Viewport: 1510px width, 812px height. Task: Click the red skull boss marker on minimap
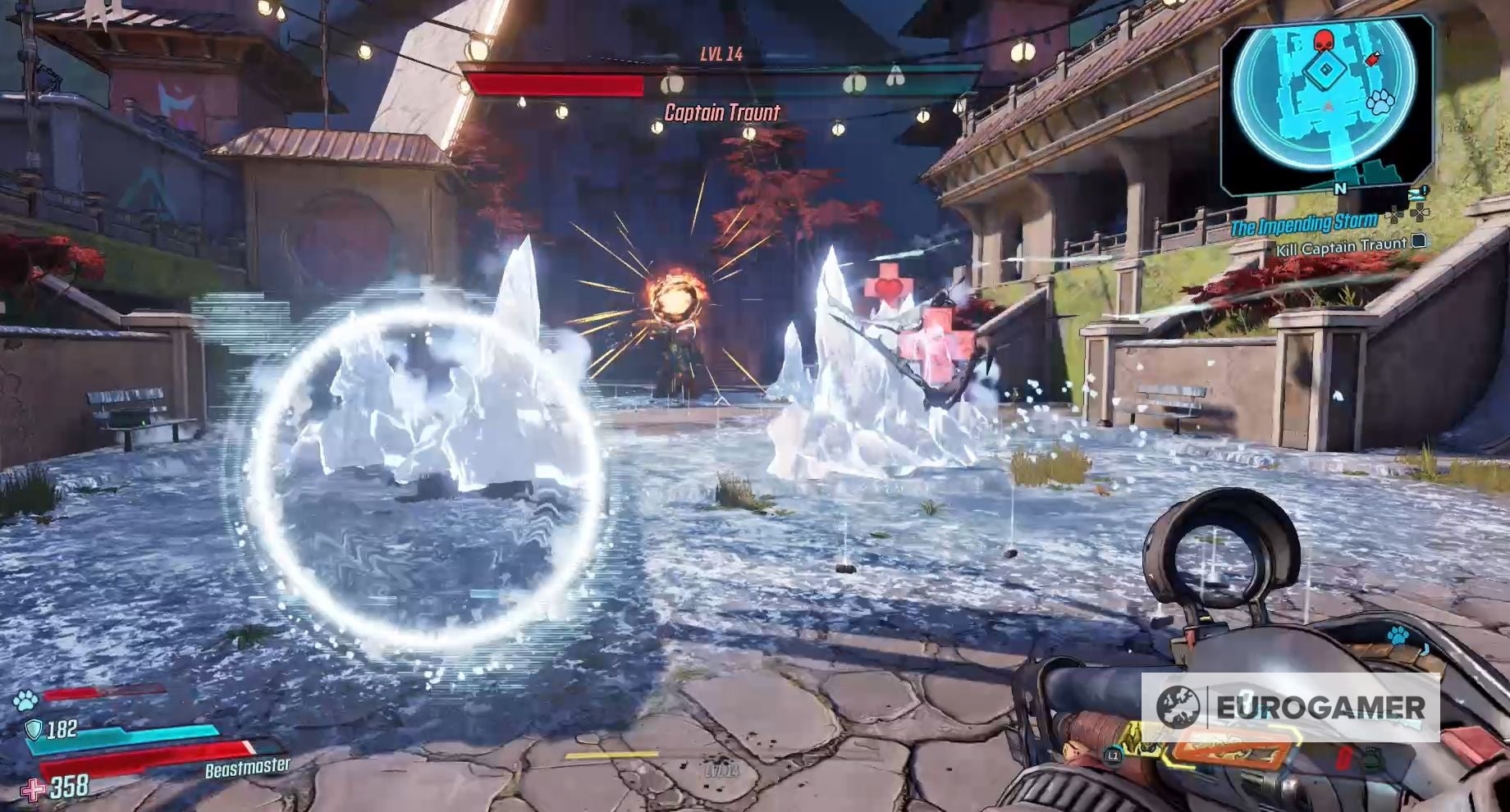pos(1324,39)
